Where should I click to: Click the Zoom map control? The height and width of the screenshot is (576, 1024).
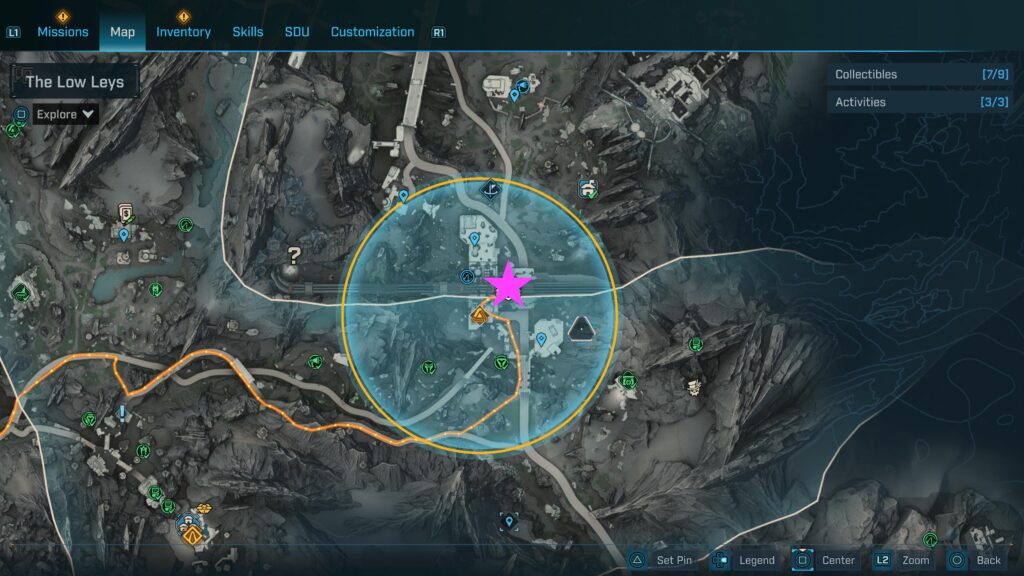pyautogui.click(x=904, y=560)
